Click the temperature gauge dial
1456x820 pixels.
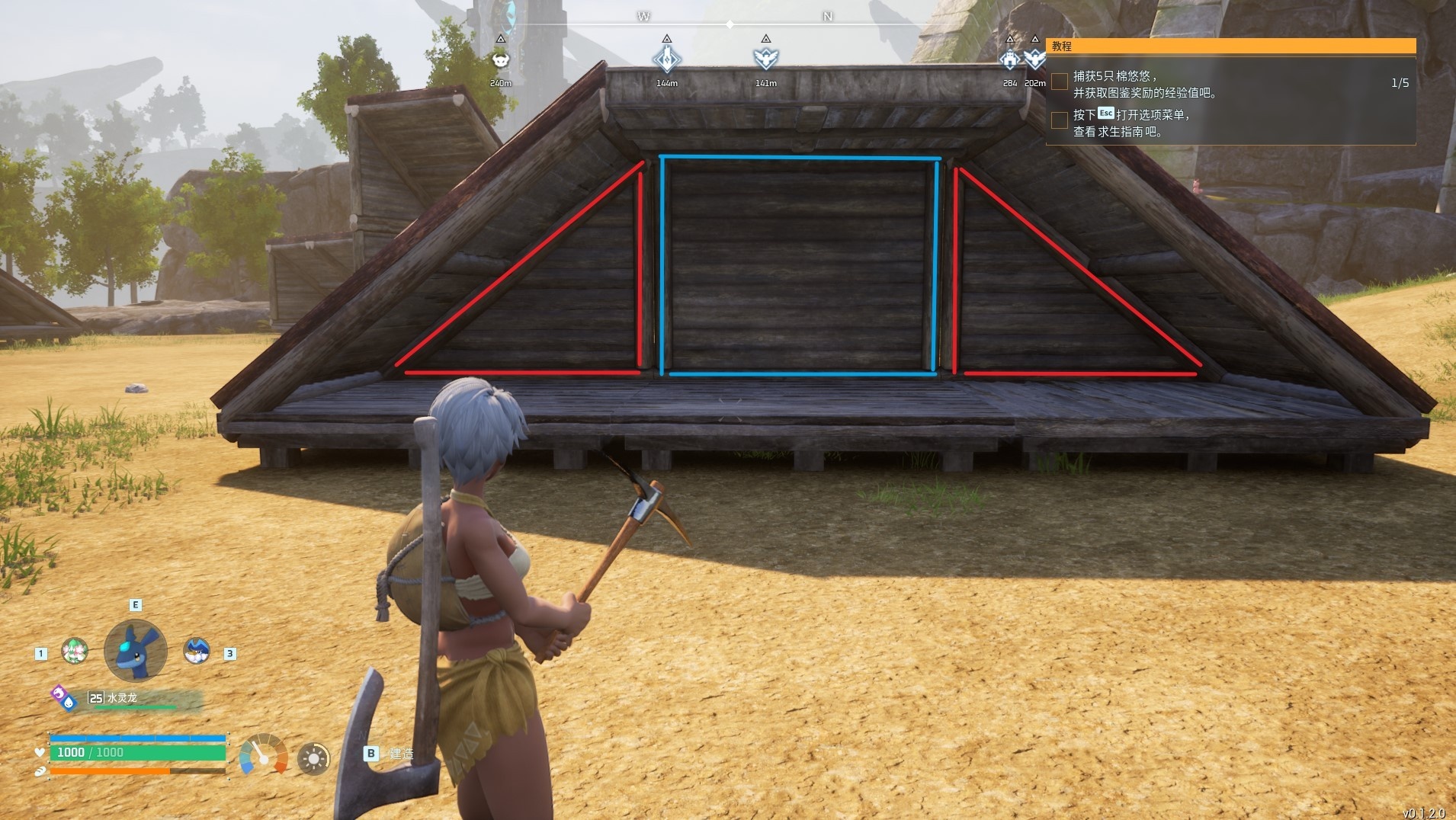[x=263, y=754]
